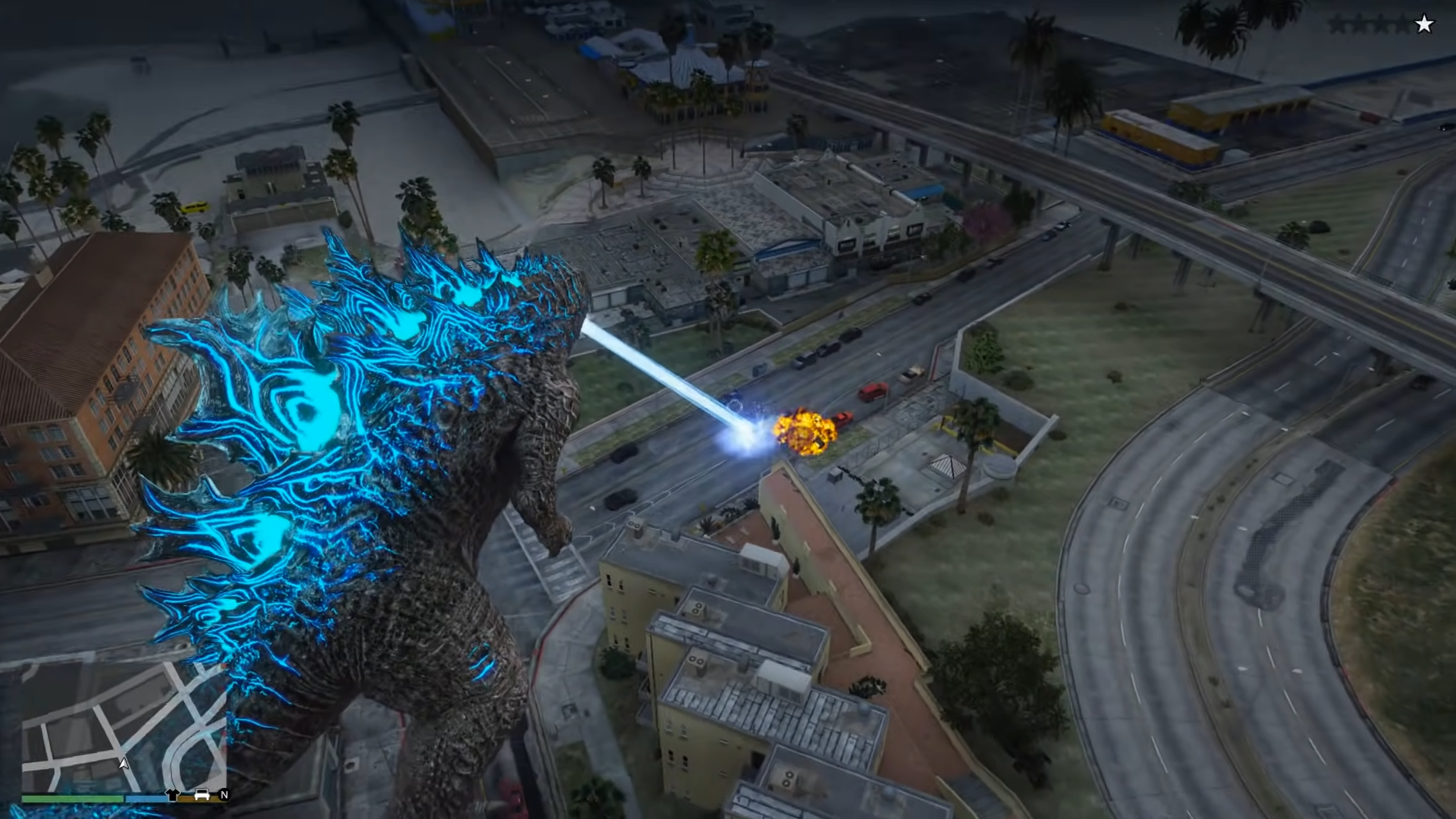Click the white atomic breath beam
Screen dimensions: 1456x819
[x=667, y=372]
